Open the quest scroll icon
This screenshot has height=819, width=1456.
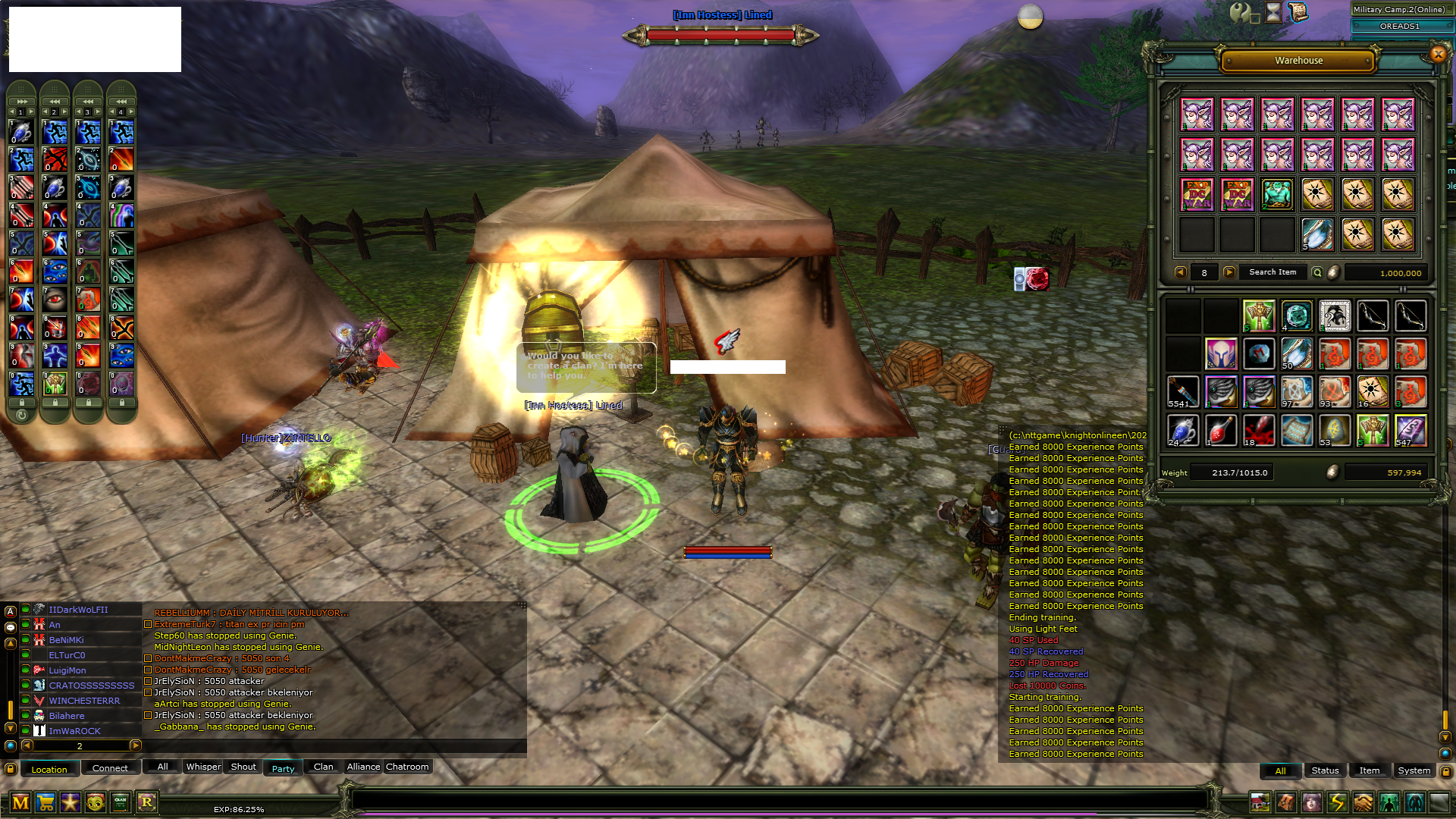[1298, 12]
